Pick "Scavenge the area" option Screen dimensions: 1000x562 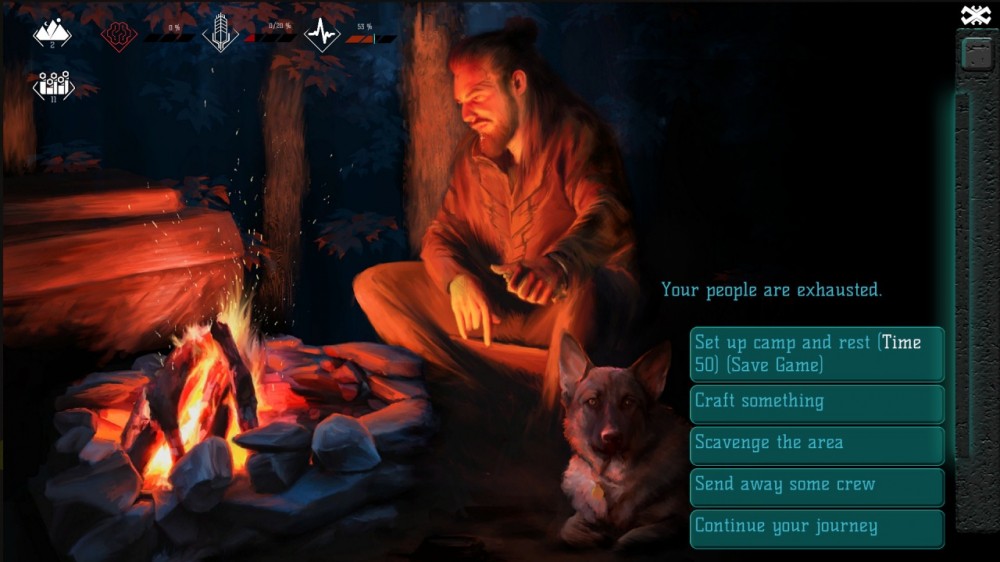[x=816, y=444]
